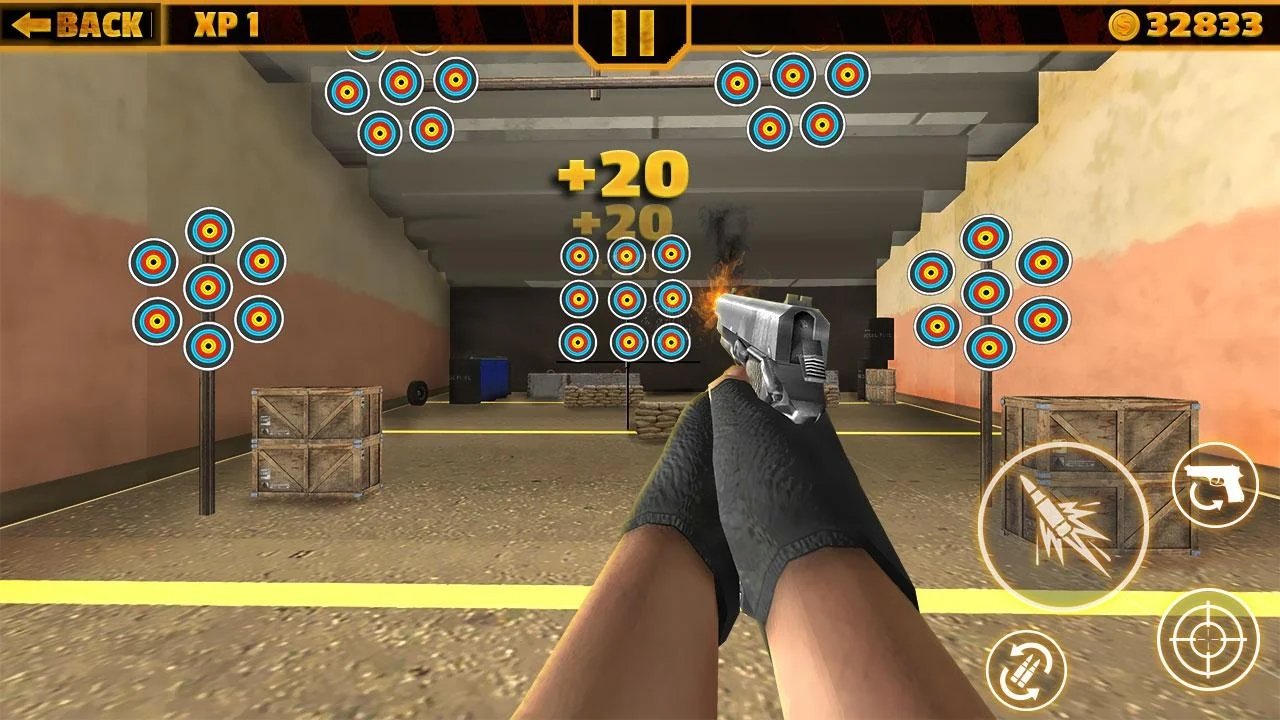Switch weapon using the pistol swap icon
Screen dimensions: 1280x720
pyautogui.click(x=1215, y=485)
